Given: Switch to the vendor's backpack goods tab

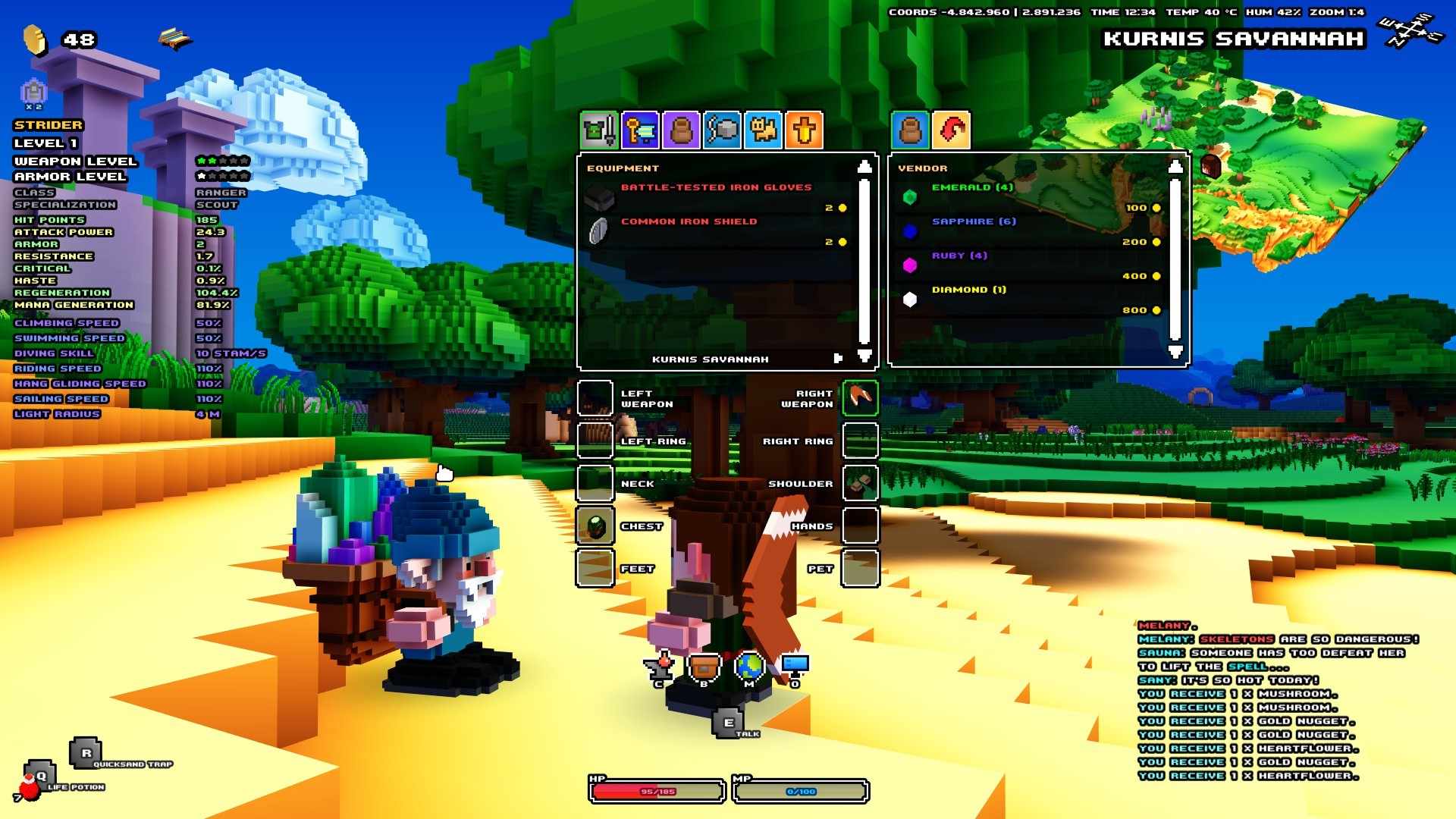Looking at the screenshot, I should [911, 130].
